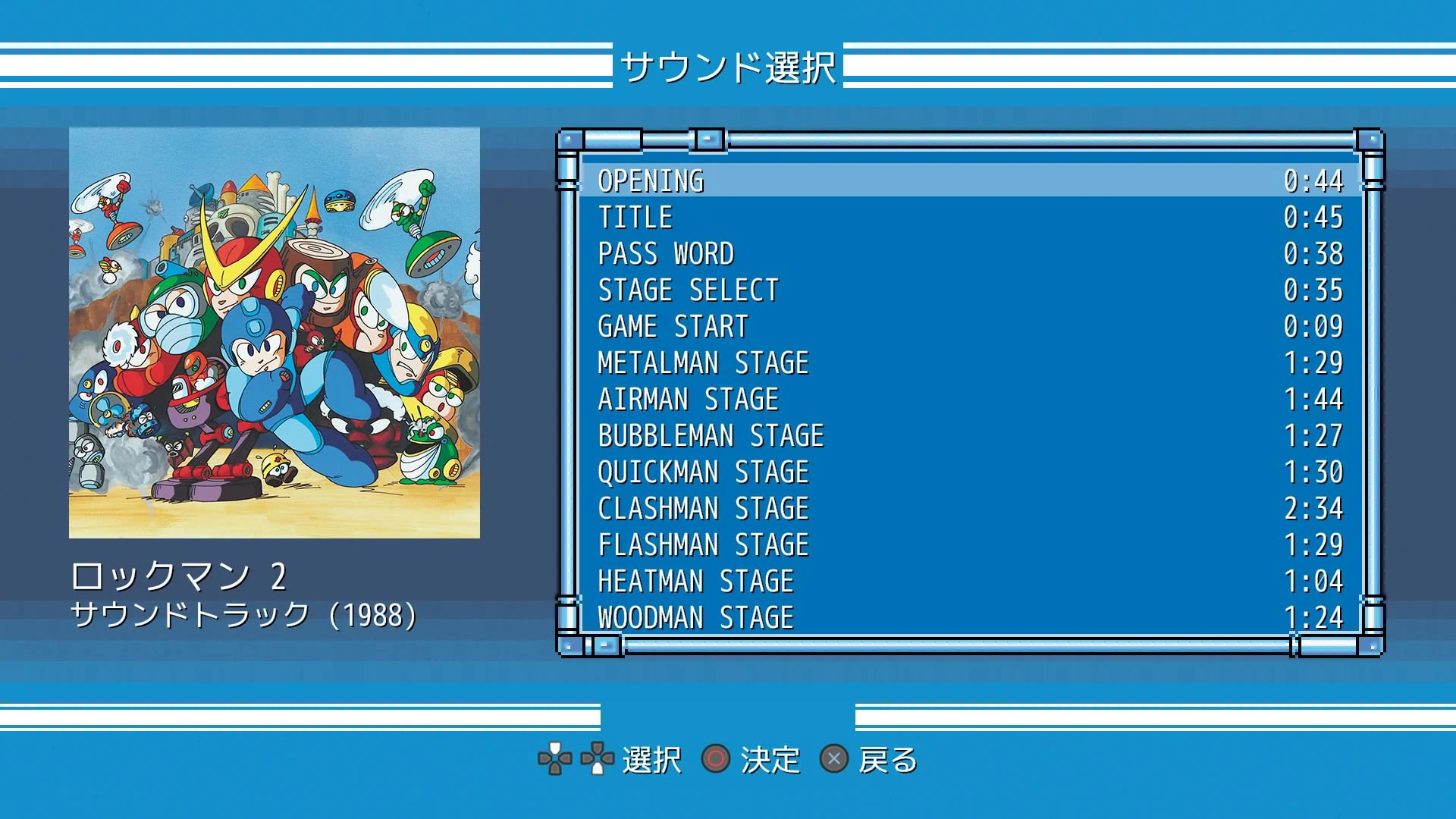Image resolution: width=1456 pixels, height=819 pixels.
Task: Click the cross back button icon
Action: click(x=836, y=758)
